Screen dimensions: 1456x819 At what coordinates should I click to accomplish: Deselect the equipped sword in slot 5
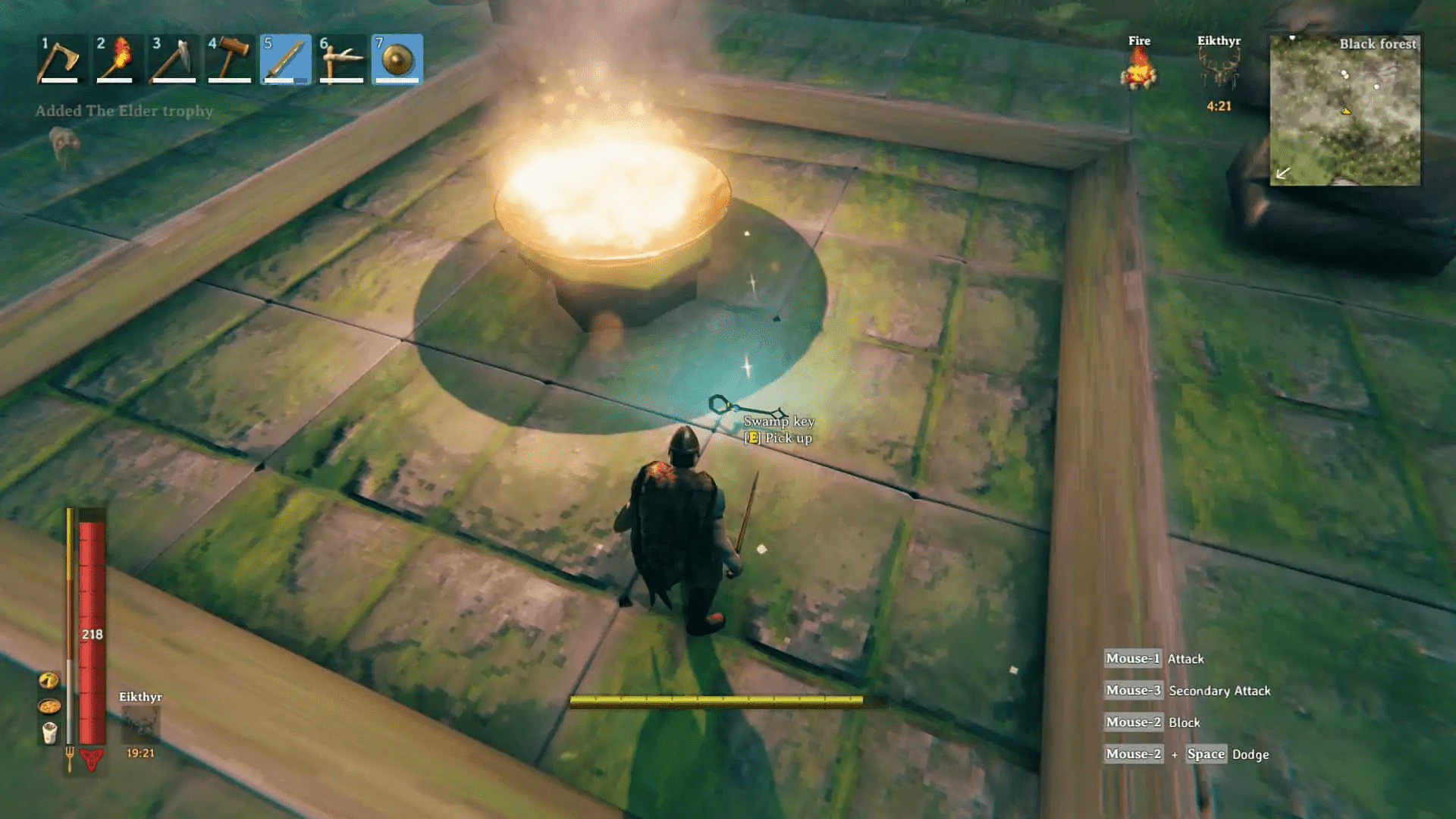285,59
